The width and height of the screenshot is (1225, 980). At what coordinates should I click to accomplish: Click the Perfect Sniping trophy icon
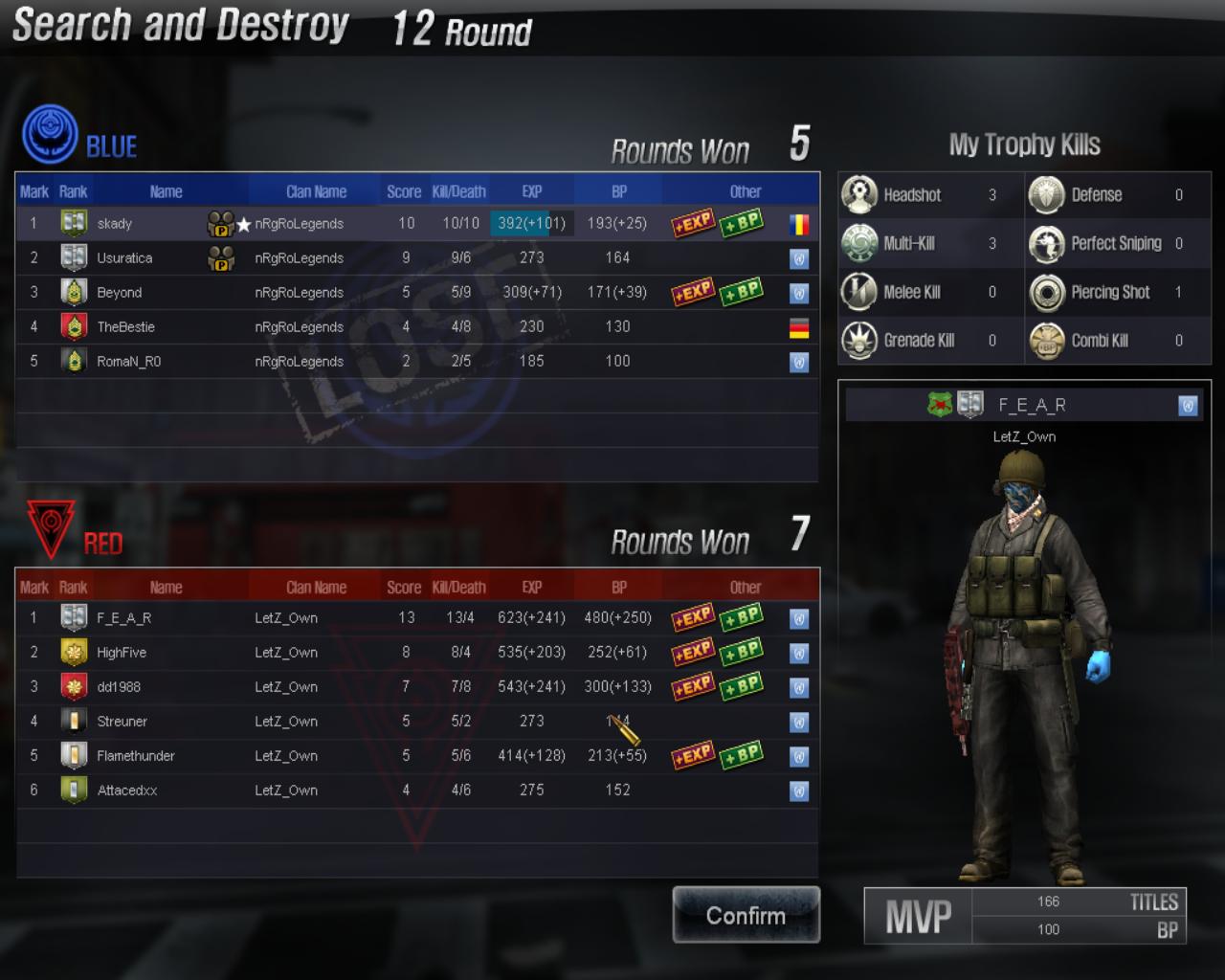1045,243
